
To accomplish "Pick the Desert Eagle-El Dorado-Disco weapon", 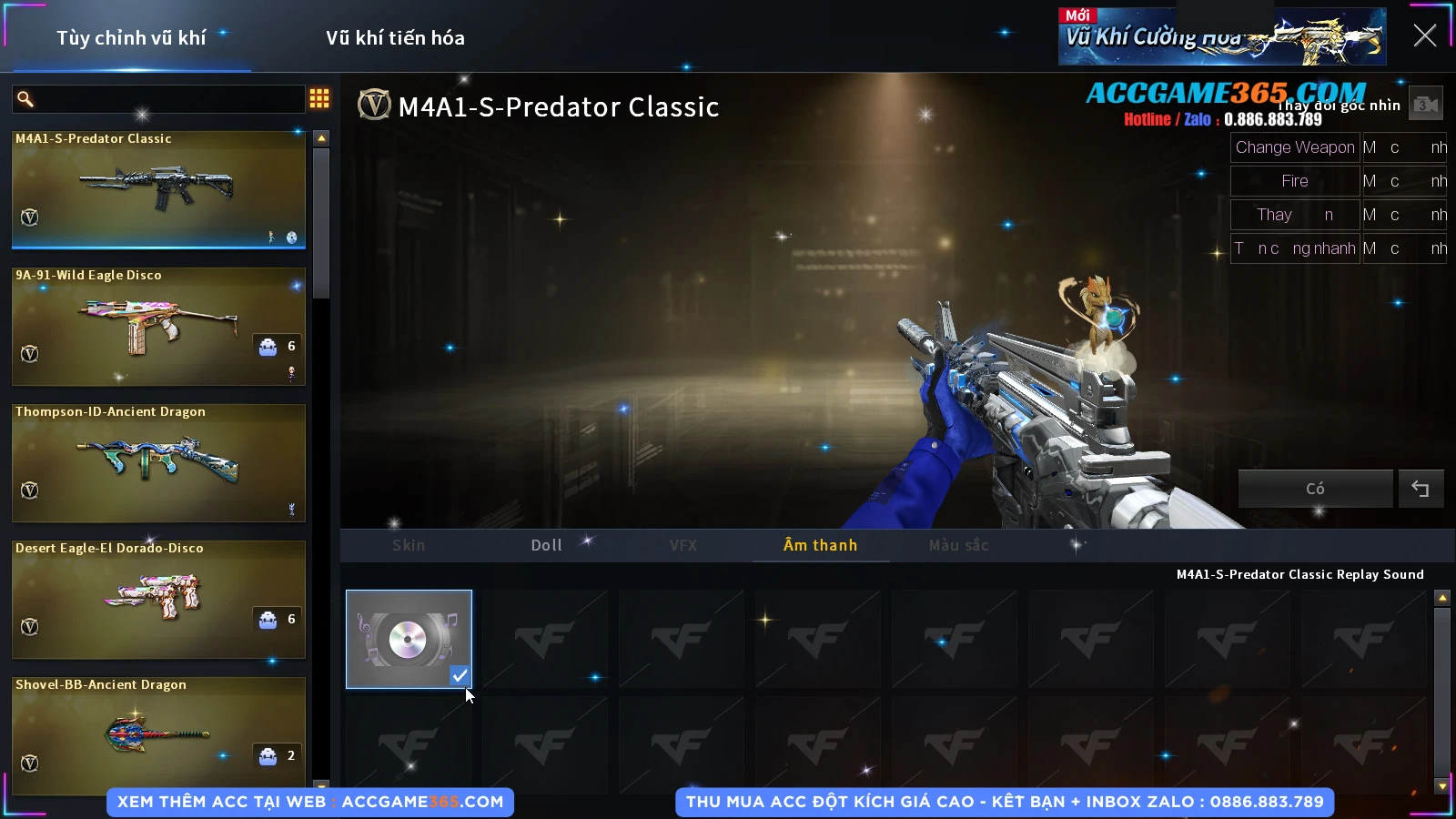I will 158,599.
